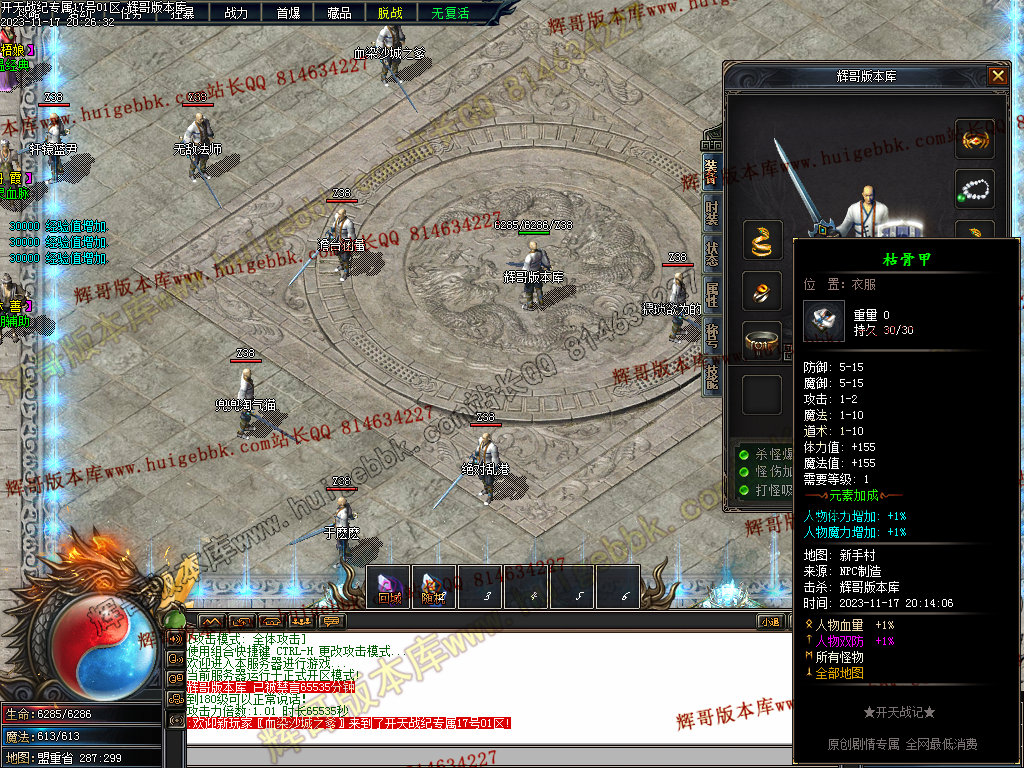The width and height of the screenshot is (1024, 768).
Task: Select the golden helmet equipment slot
Action: 974,139
